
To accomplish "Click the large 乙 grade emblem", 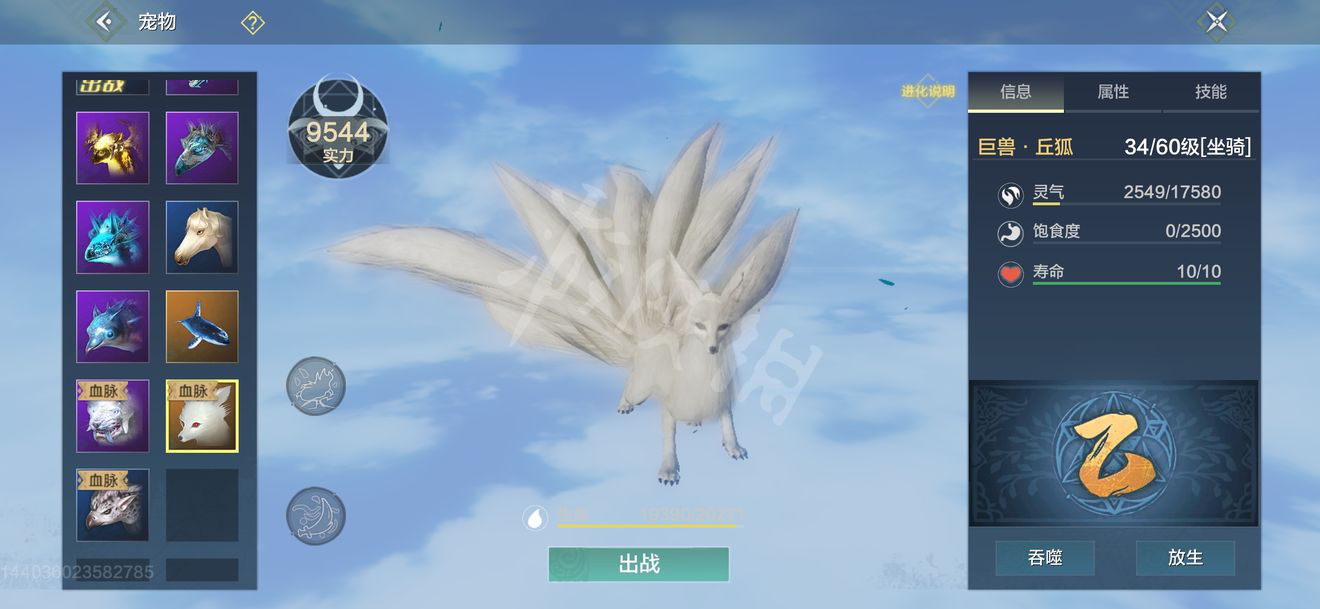I will 1114,454.
